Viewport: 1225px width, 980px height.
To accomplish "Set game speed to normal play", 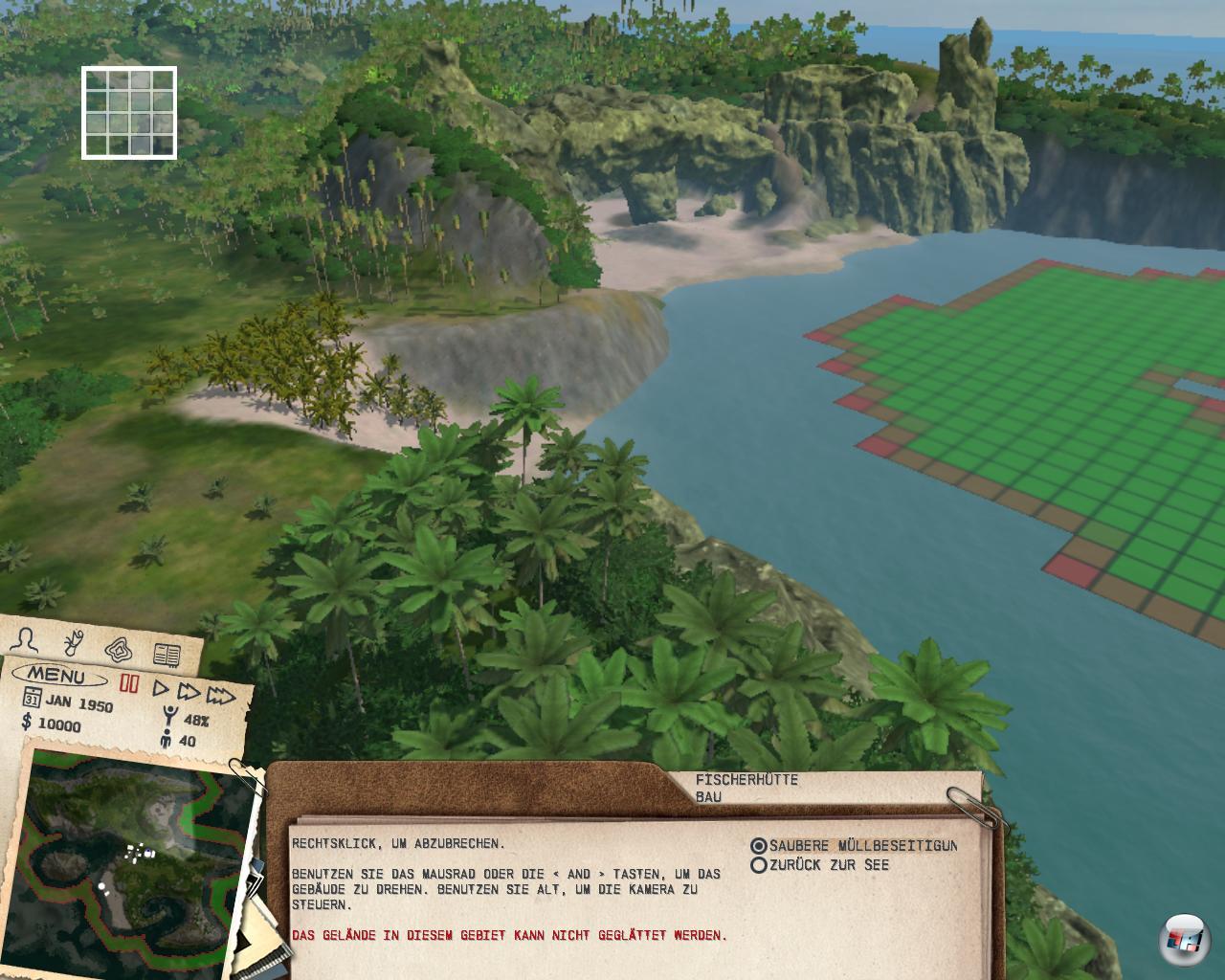I will coord(161,688).
